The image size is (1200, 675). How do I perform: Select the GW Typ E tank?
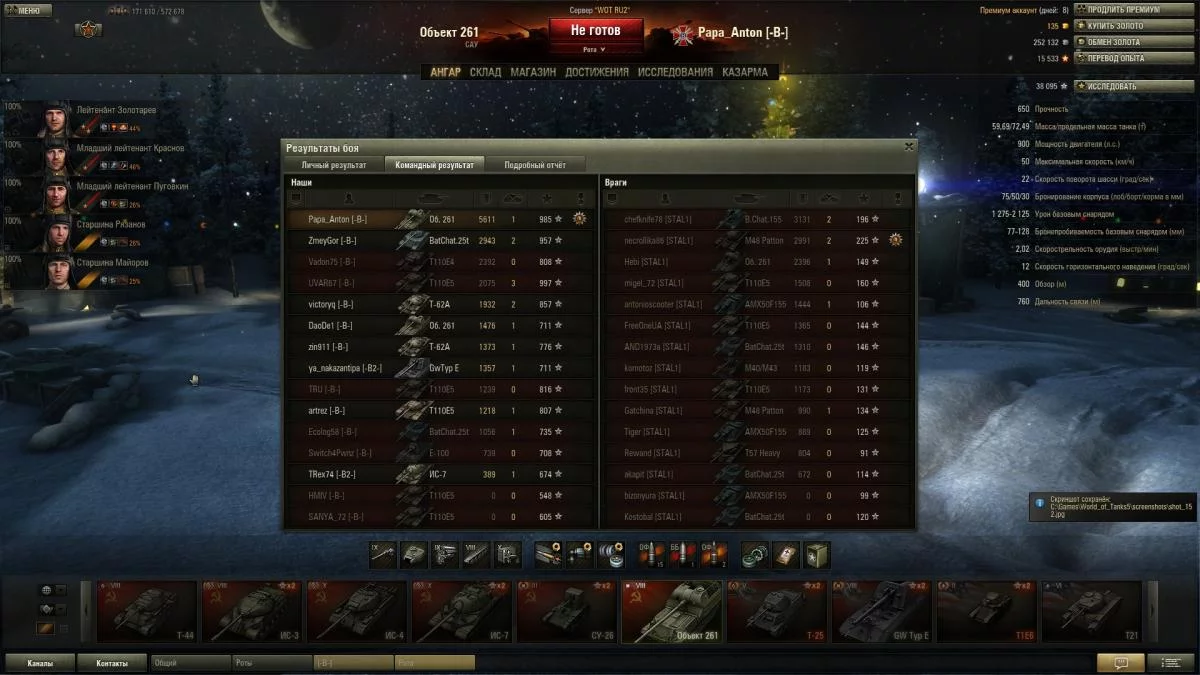click(881, 612)
